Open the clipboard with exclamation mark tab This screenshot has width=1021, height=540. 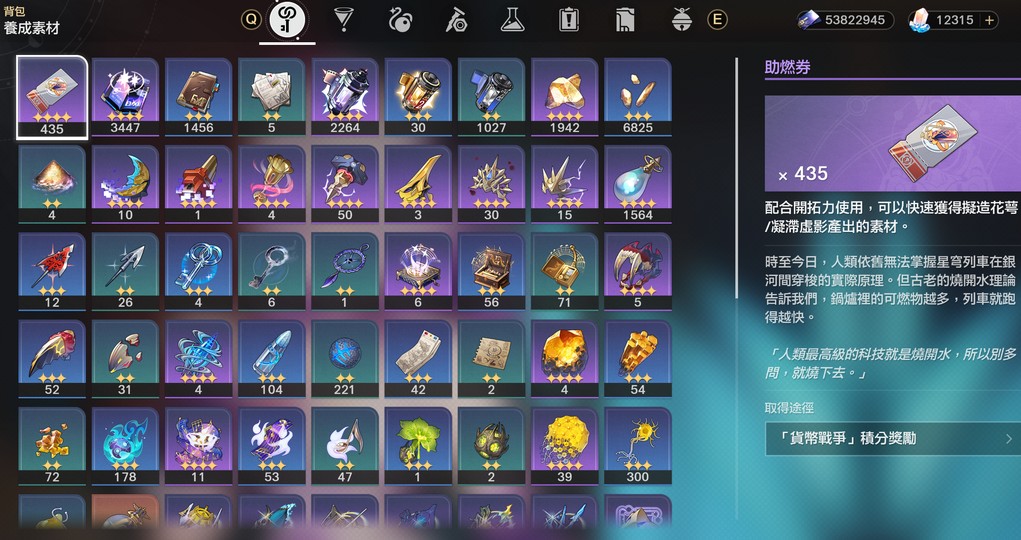coord(570,19)
